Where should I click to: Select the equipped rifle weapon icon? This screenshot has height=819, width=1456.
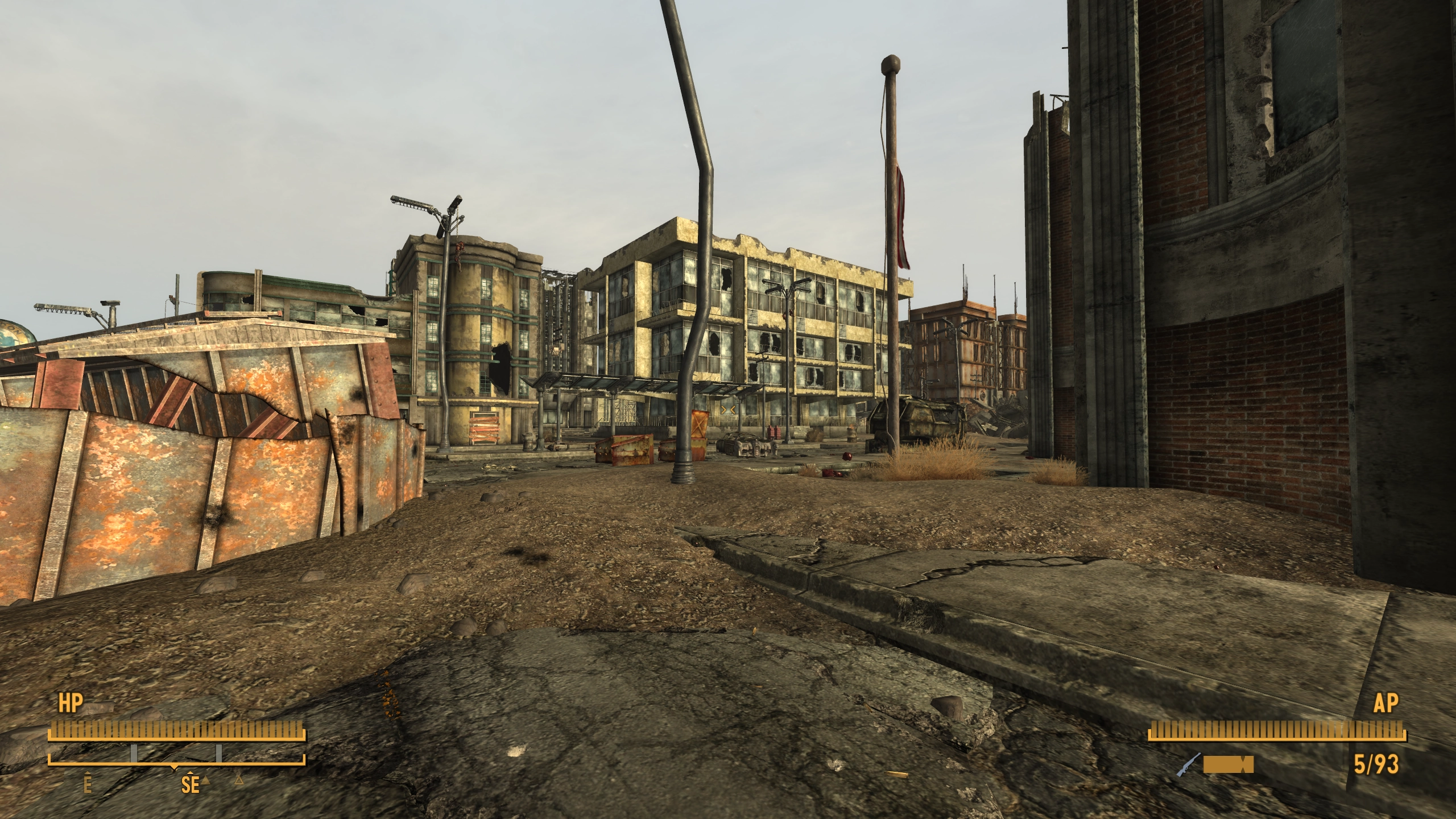pyautogui.click(x=1188, y=764)
